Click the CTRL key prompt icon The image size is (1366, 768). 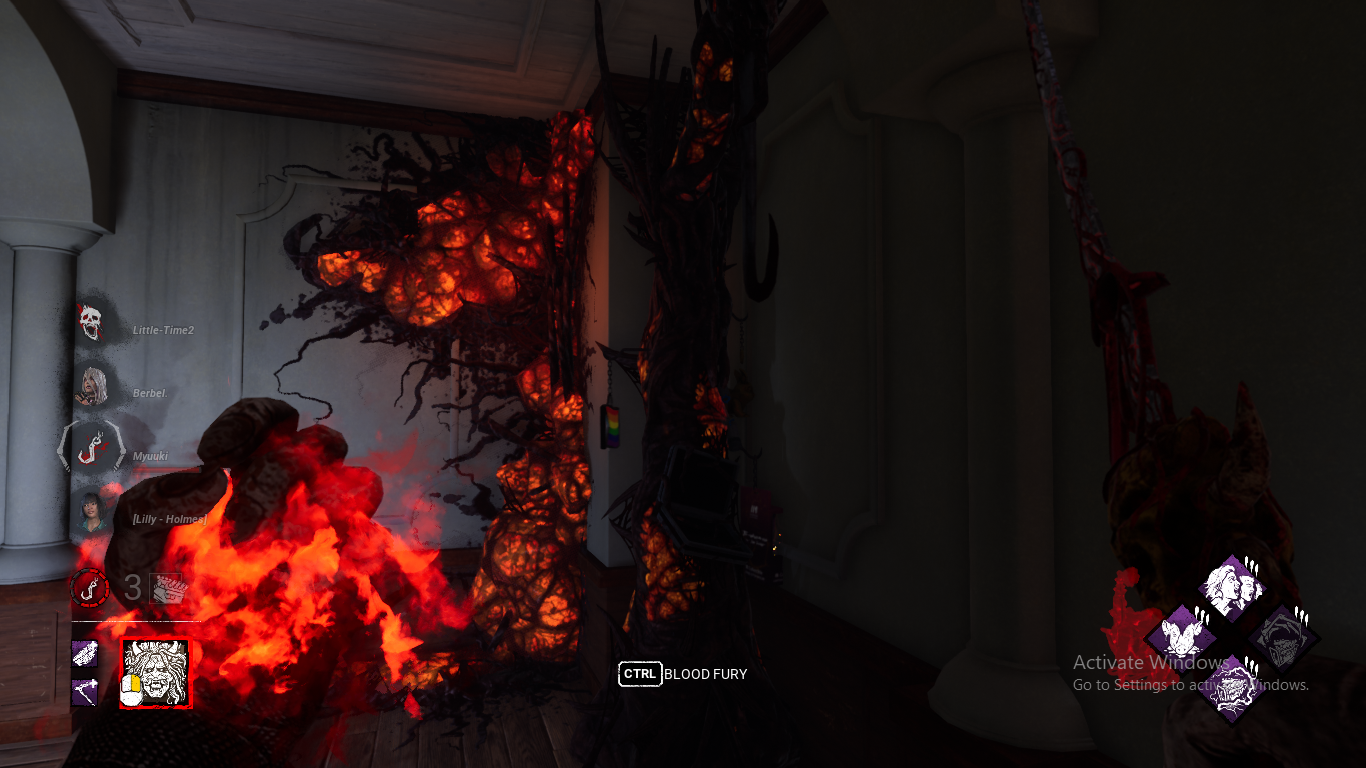click(x=641, y=674)
